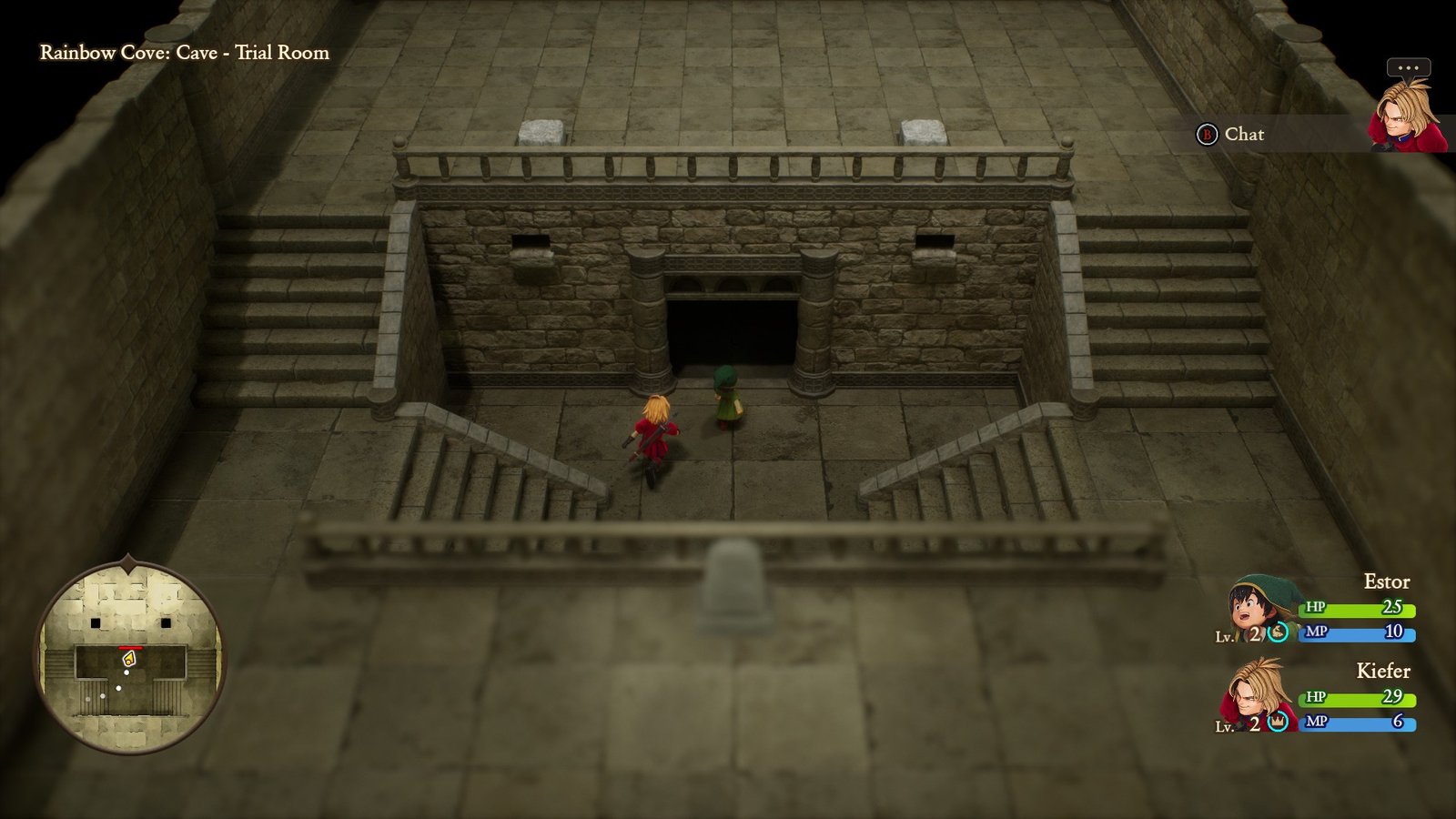Select the red door marker on the minimap

131,647
